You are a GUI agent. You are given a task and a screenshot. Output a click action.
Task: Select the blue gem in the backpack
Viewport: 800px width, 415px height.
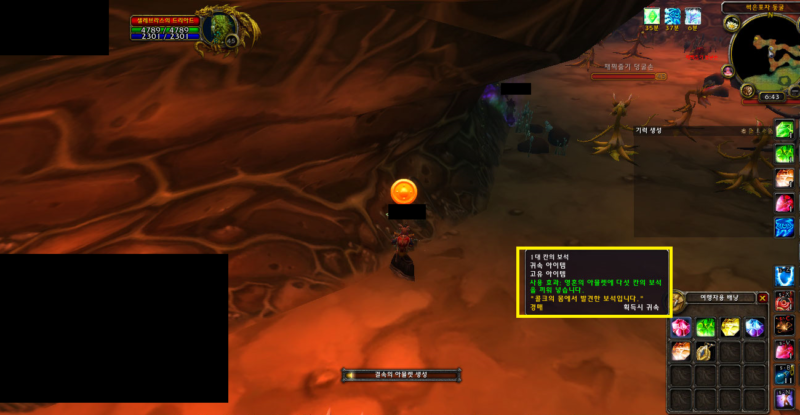[755, 327]
